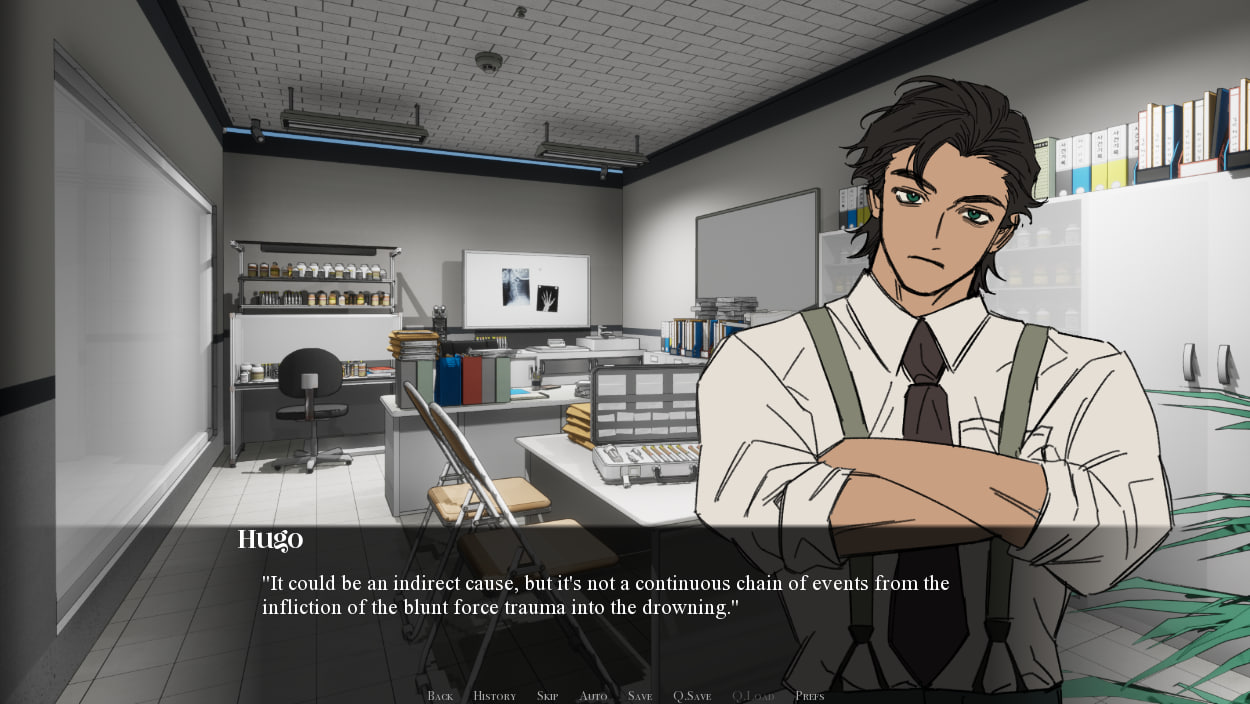The height and width of the screenshot is (704, 1250).
Task: Open the dialogue History log
Action: point(494,696)
